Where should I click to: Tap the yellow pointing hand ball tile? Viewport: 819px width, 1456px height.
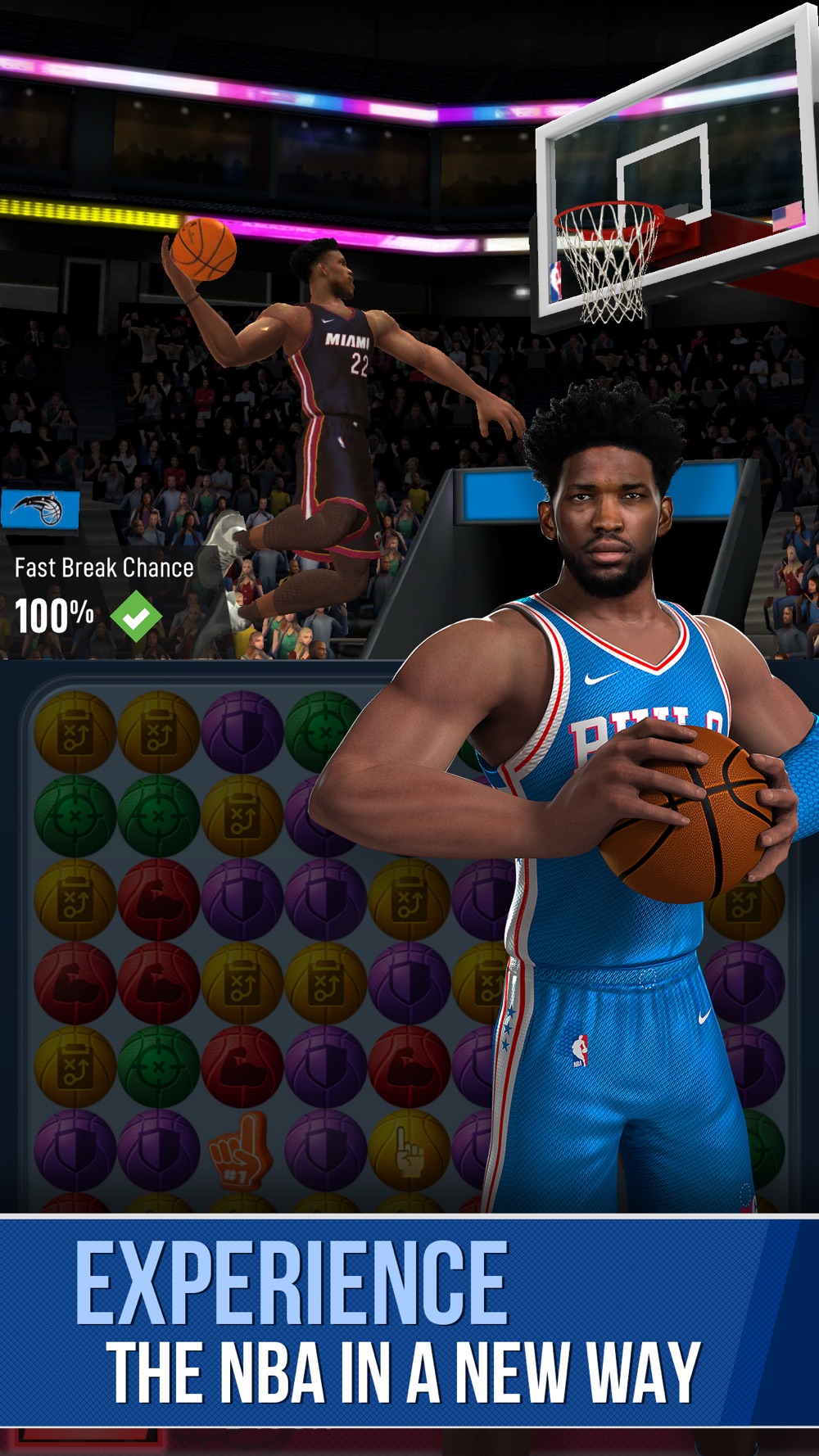click(x=409, y=1151)
